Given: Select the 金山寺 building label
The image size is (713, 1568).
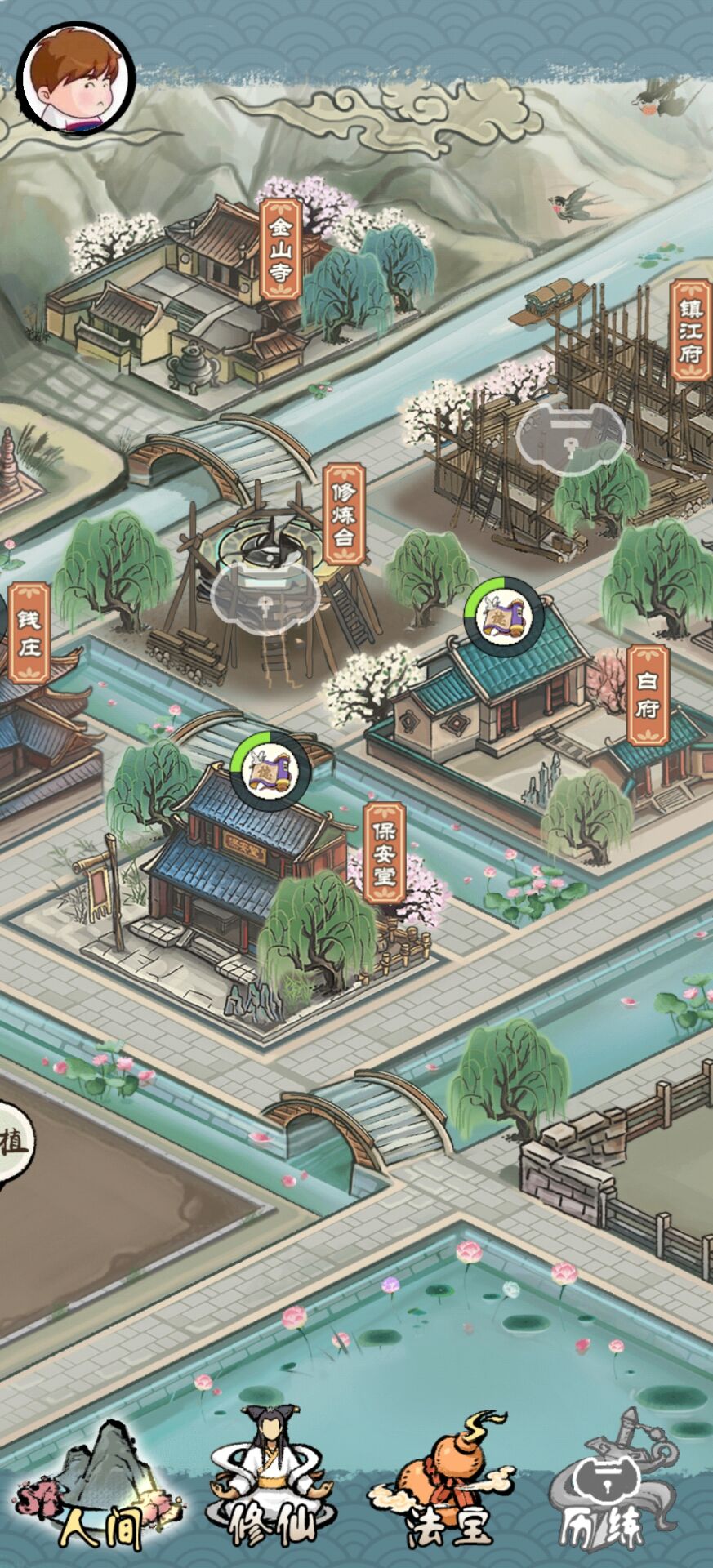Looking at the screenshot, I should point(281,249).
